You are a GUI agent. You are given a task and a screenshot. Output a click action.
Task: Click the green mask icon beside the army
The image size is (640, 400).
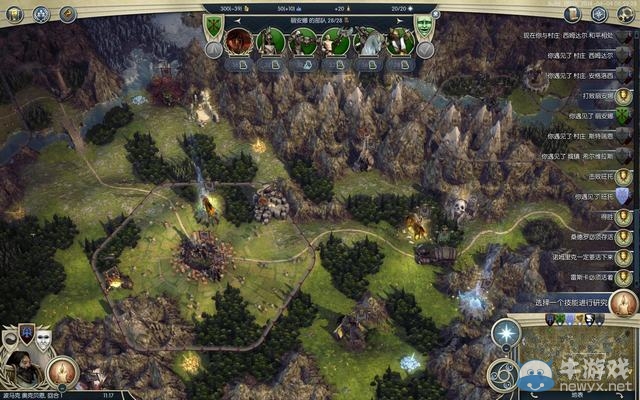425,24
